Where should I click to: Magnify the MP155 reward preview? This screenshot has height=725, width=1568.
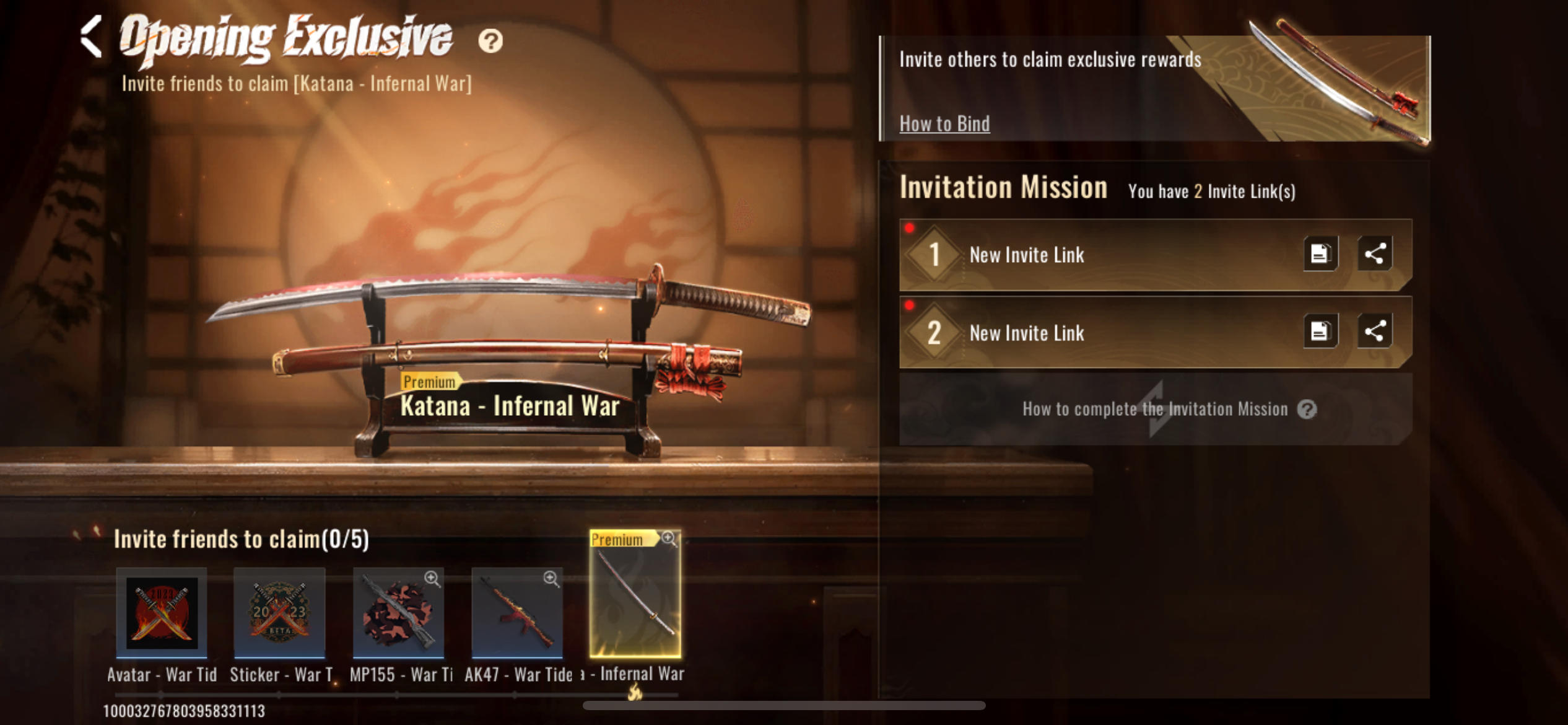click(432, 579)
